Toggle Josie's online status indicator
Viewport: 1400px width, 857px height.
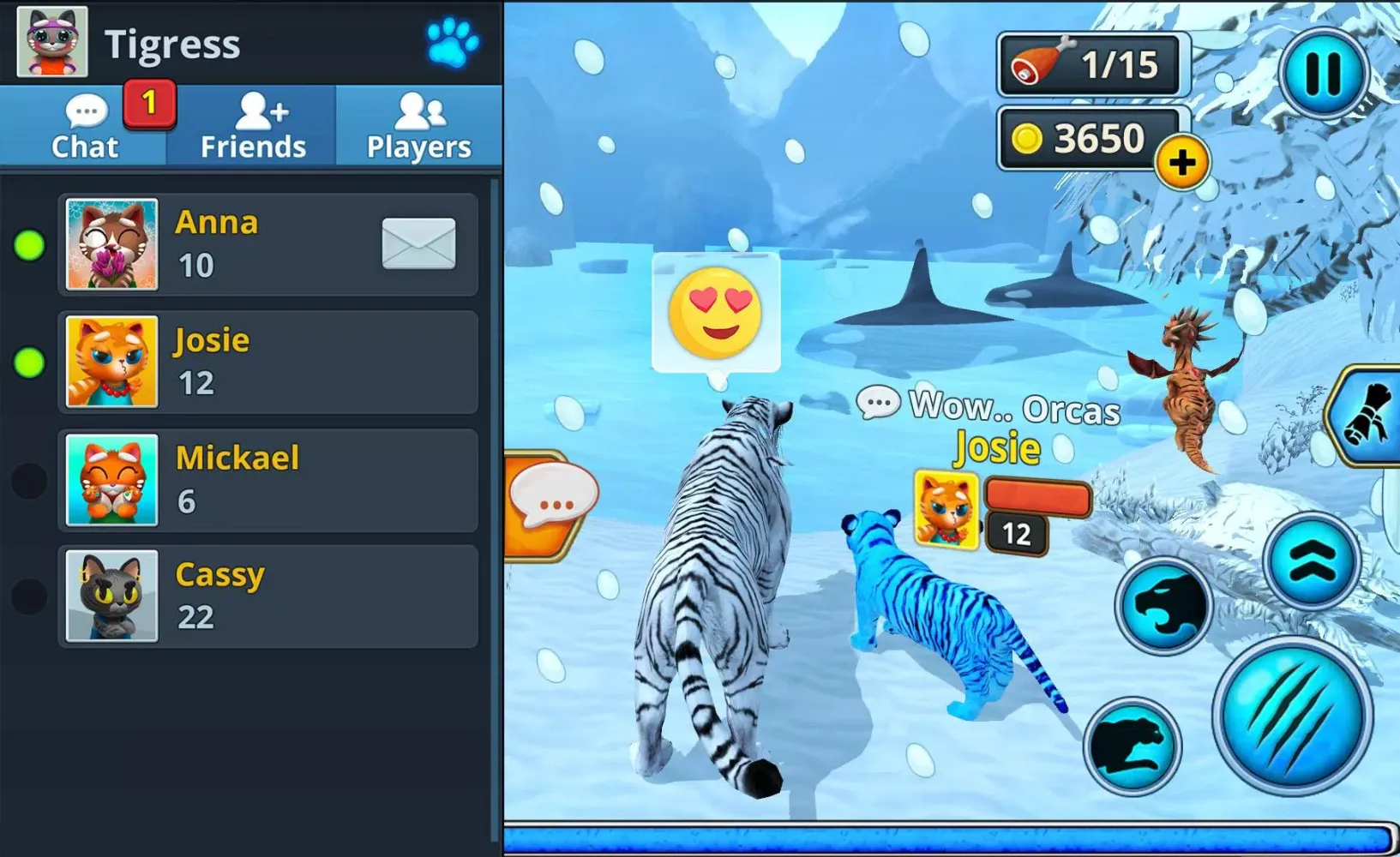pyautogui.click(x=31, y=361)
